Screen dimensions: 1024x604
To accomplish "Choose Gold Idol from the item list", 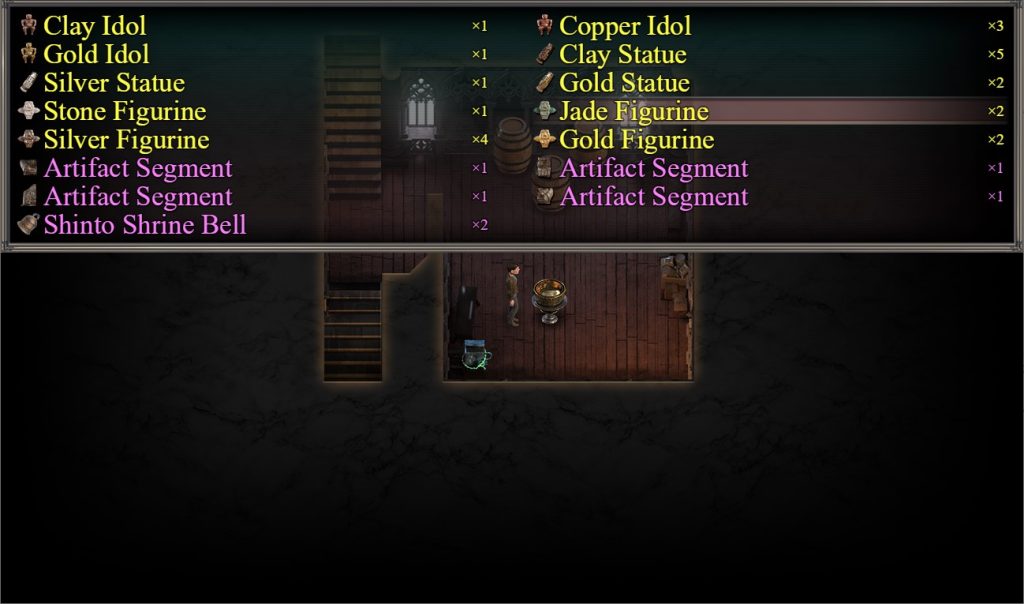I will point(96,54).
